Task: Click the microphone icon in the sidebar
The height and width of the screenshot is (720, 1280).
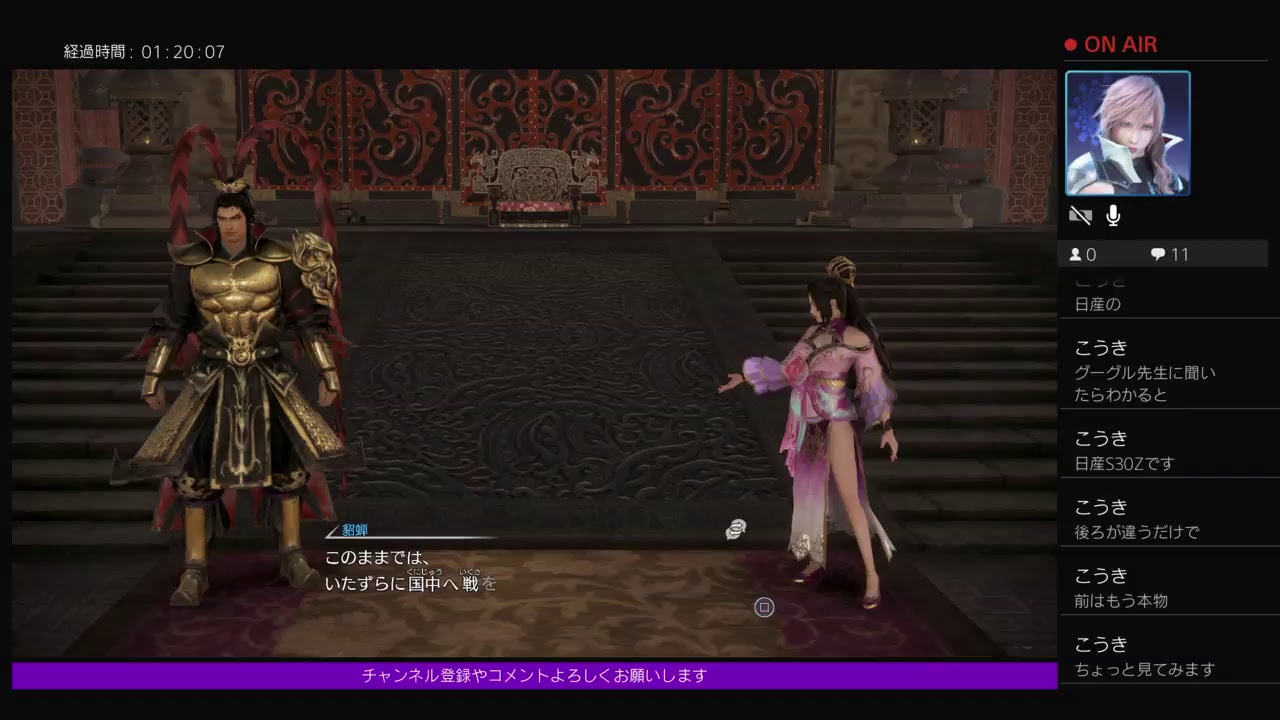Action: coord(1113,215)
